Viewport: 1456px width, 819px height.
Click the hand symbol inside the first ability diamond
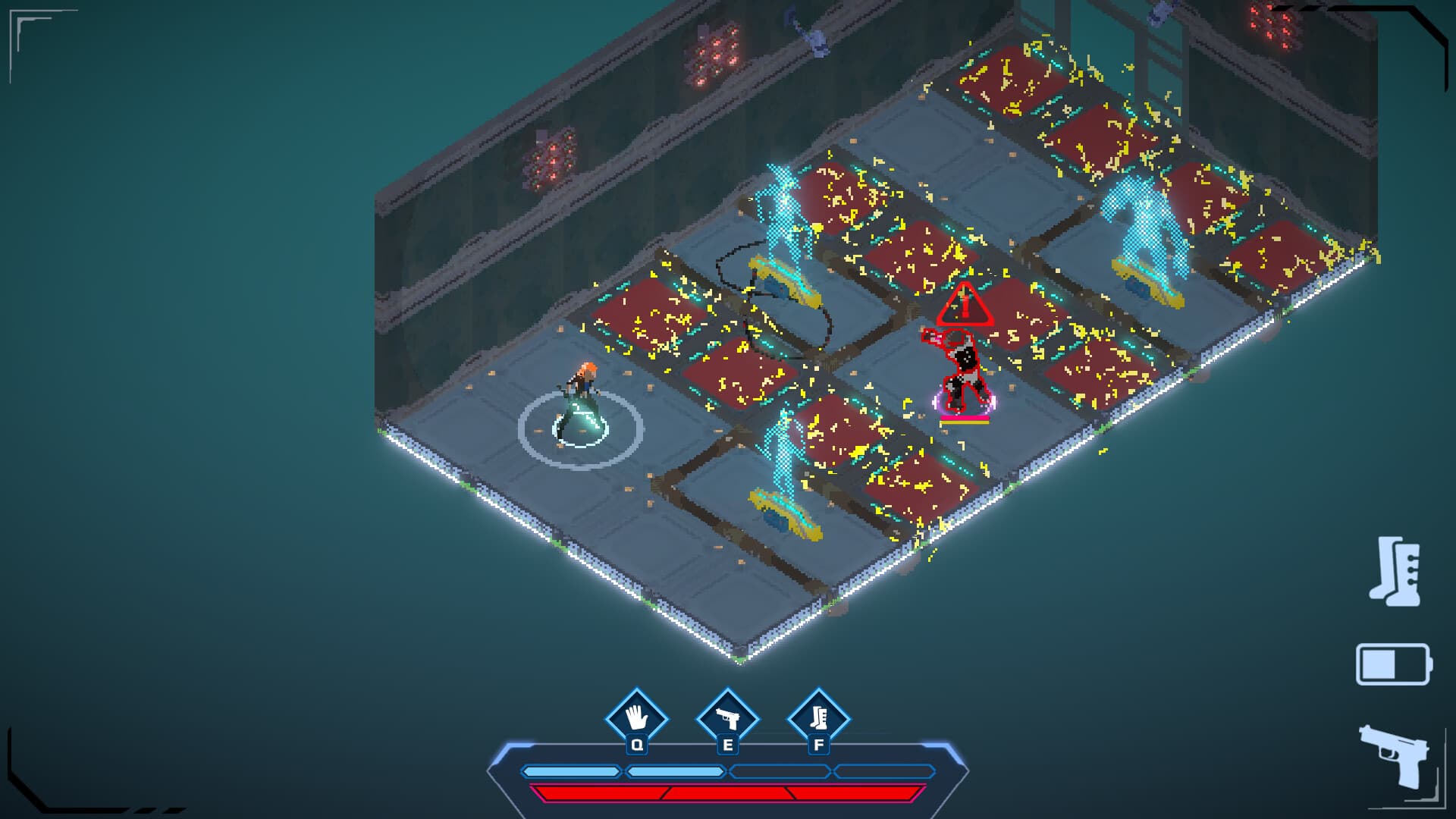pos(635,715)
